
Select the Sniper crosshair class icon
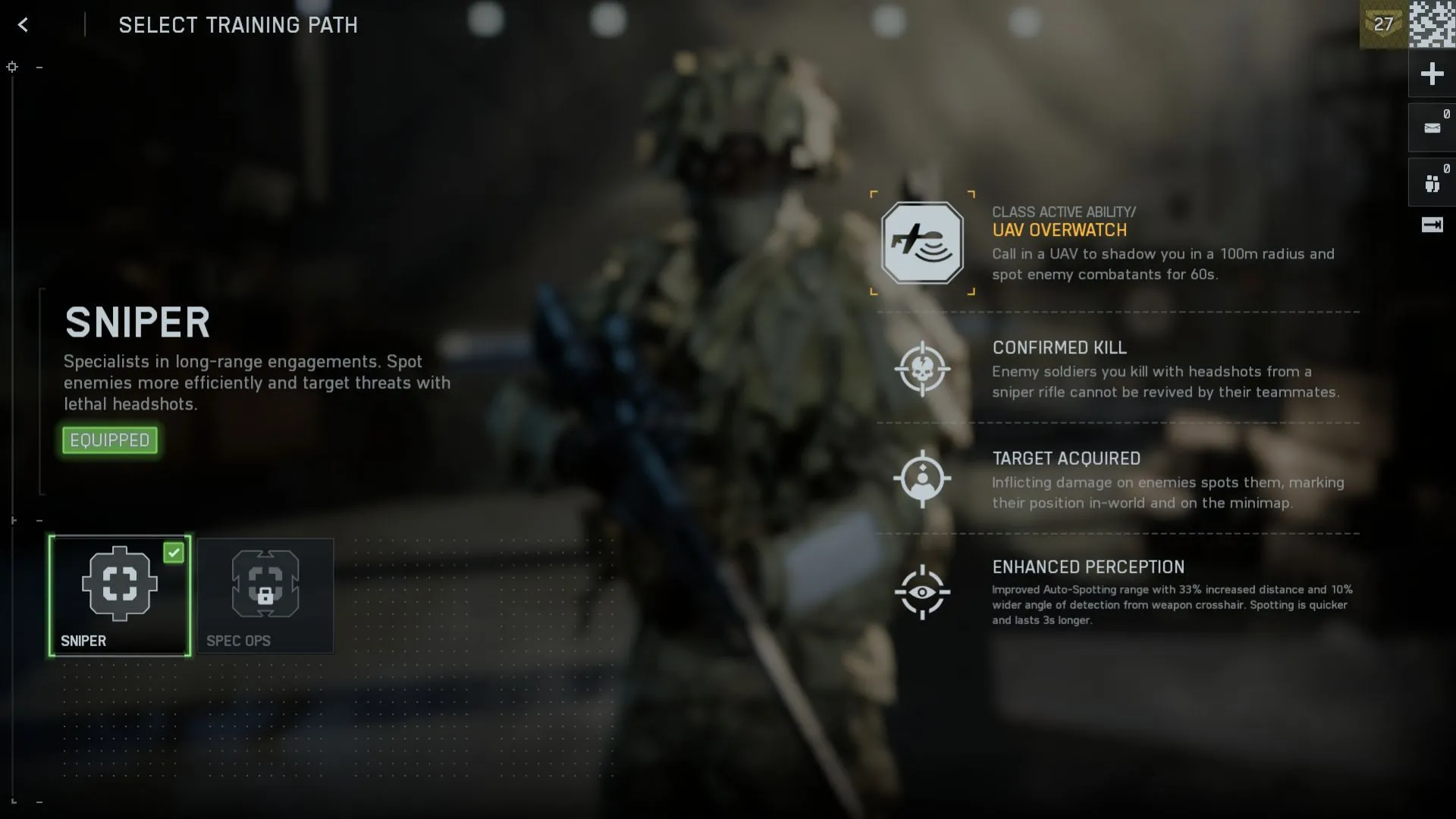point(120,583)
